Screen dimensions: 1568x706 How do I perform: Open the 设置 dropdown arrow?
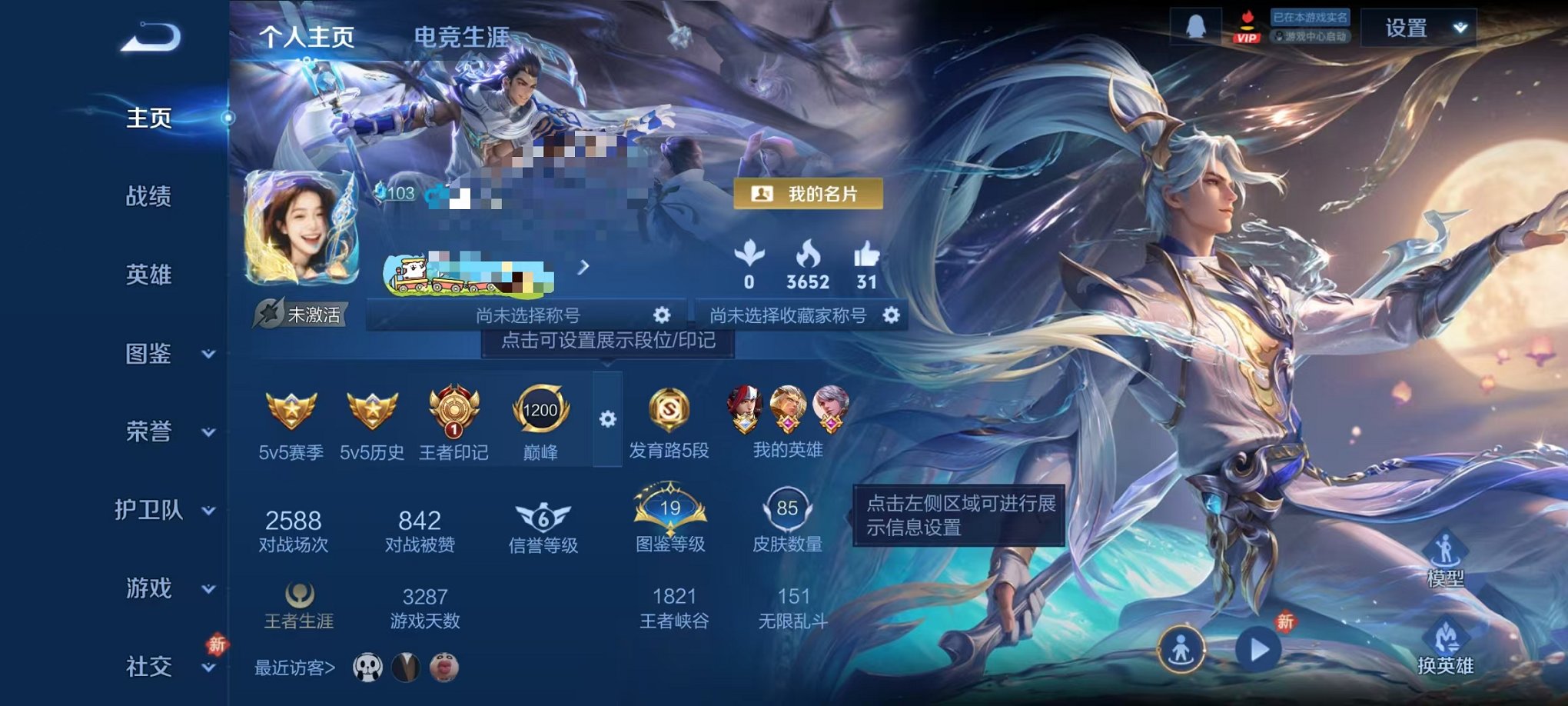[1460, 28]
